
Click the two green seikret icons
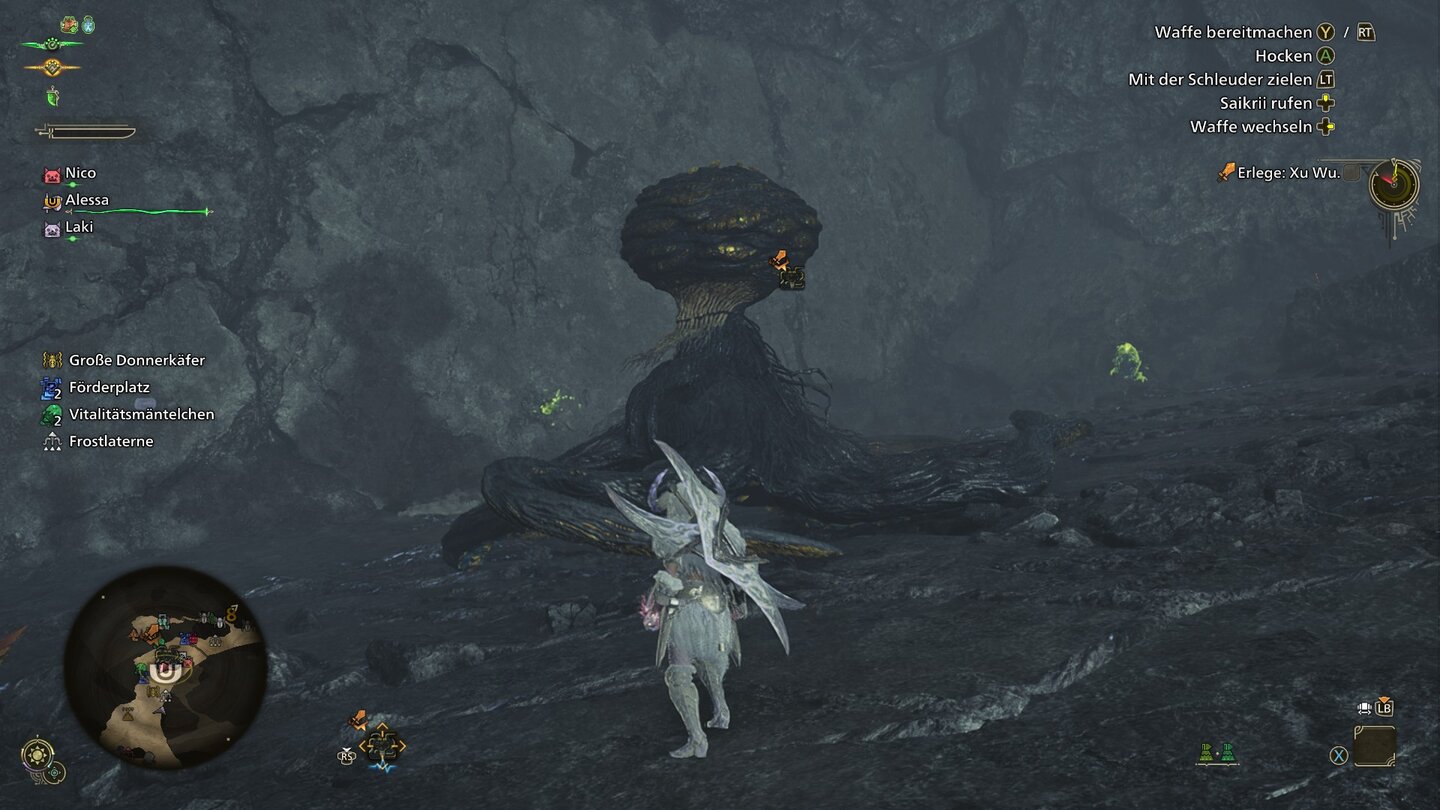click(1217, 753)
